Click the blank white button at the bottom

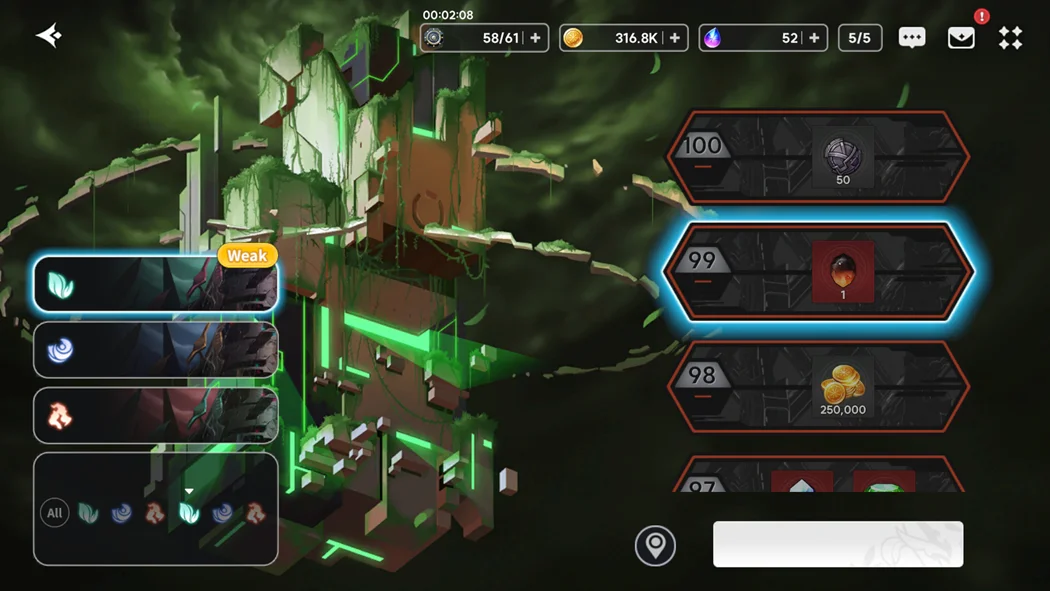pyautogui.click(x=837, y=544)
